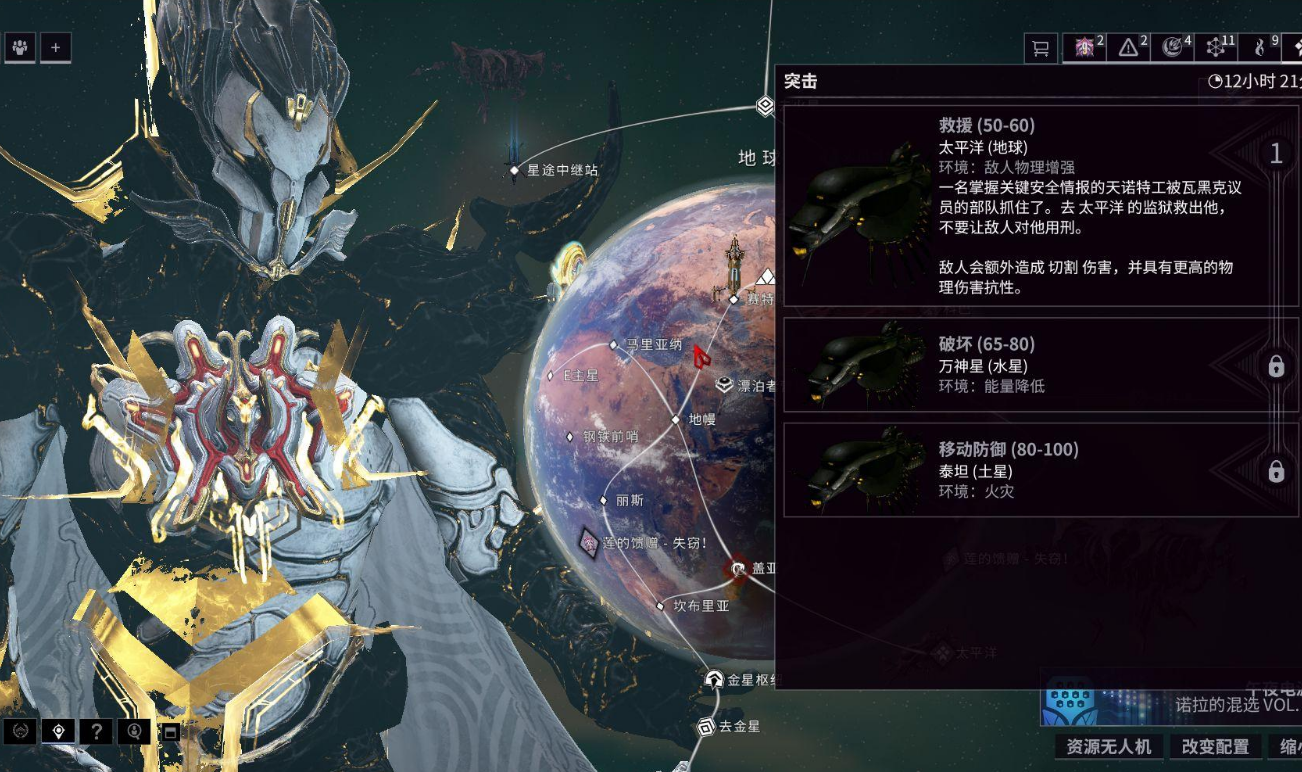The width and height of the screenshot is (1302, 772).
Task: Invite a squad member with the plus button
Action: point(56,46)
